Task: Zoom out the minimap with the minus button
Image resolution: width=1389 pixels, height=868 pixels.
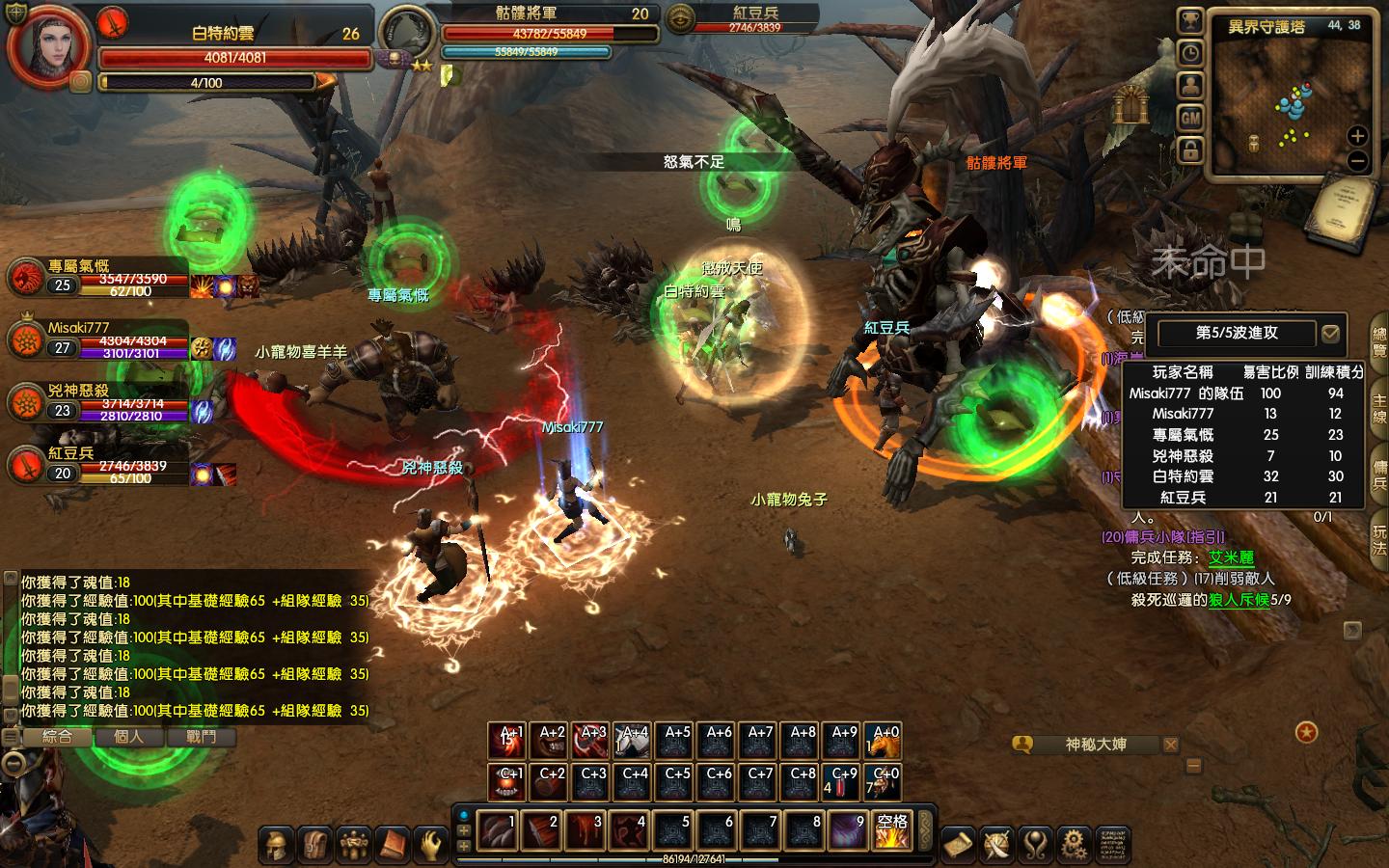Action: coord(1357,161)
